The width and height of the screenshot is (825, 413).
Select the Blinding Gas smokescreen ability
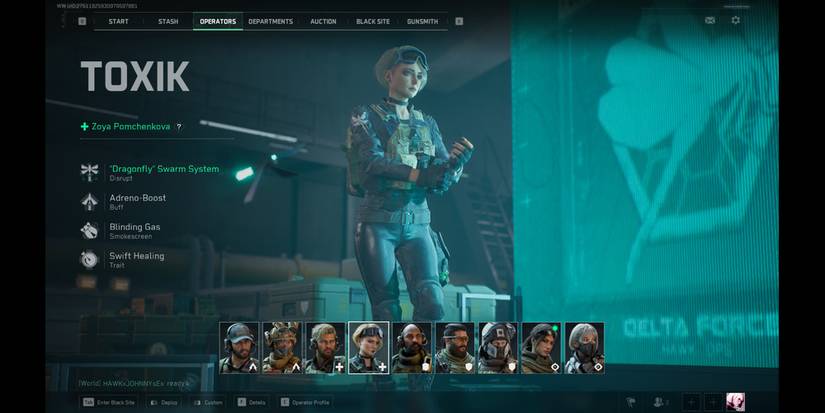tap(134, 229)
